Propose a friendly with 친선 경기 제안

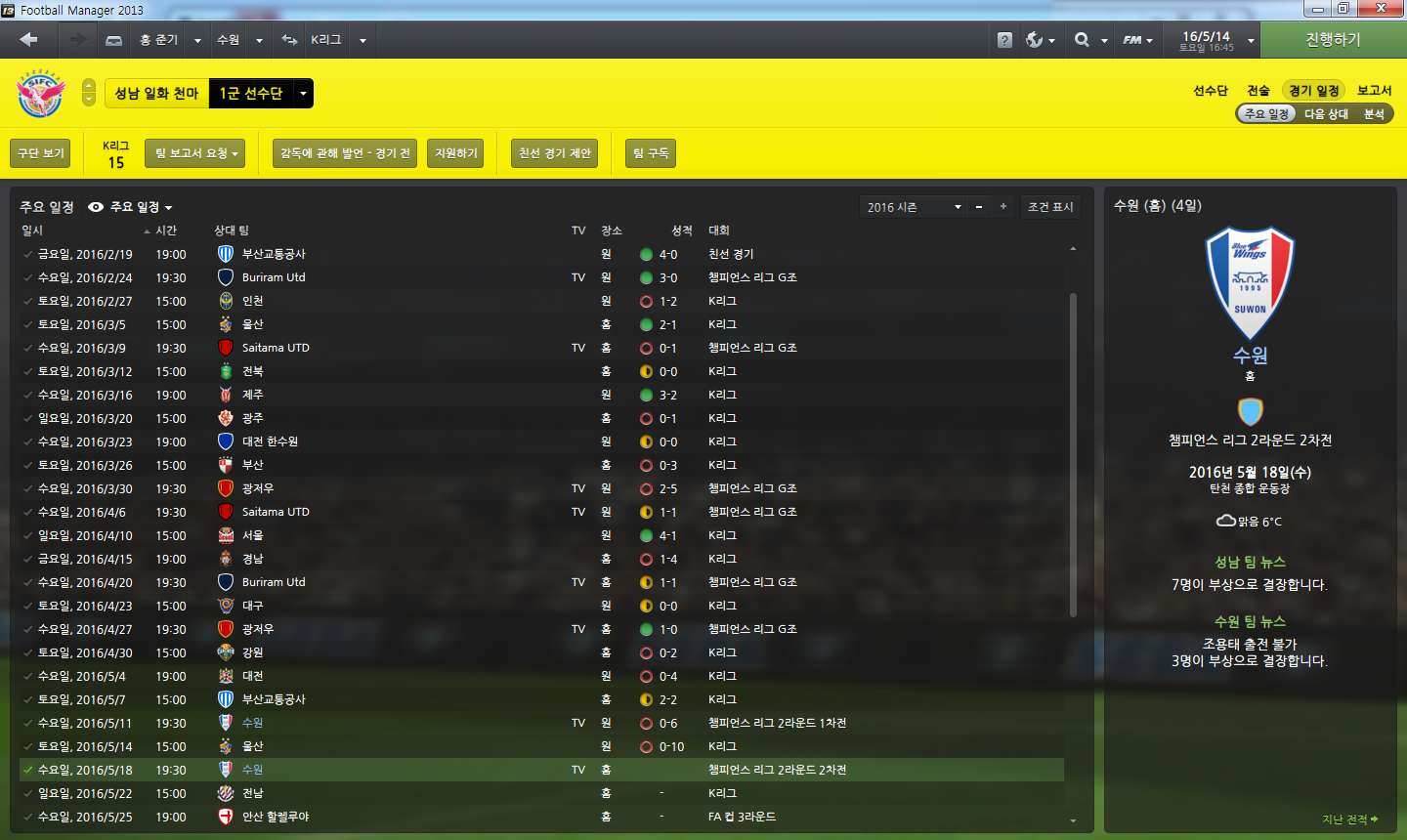(555, 153)
